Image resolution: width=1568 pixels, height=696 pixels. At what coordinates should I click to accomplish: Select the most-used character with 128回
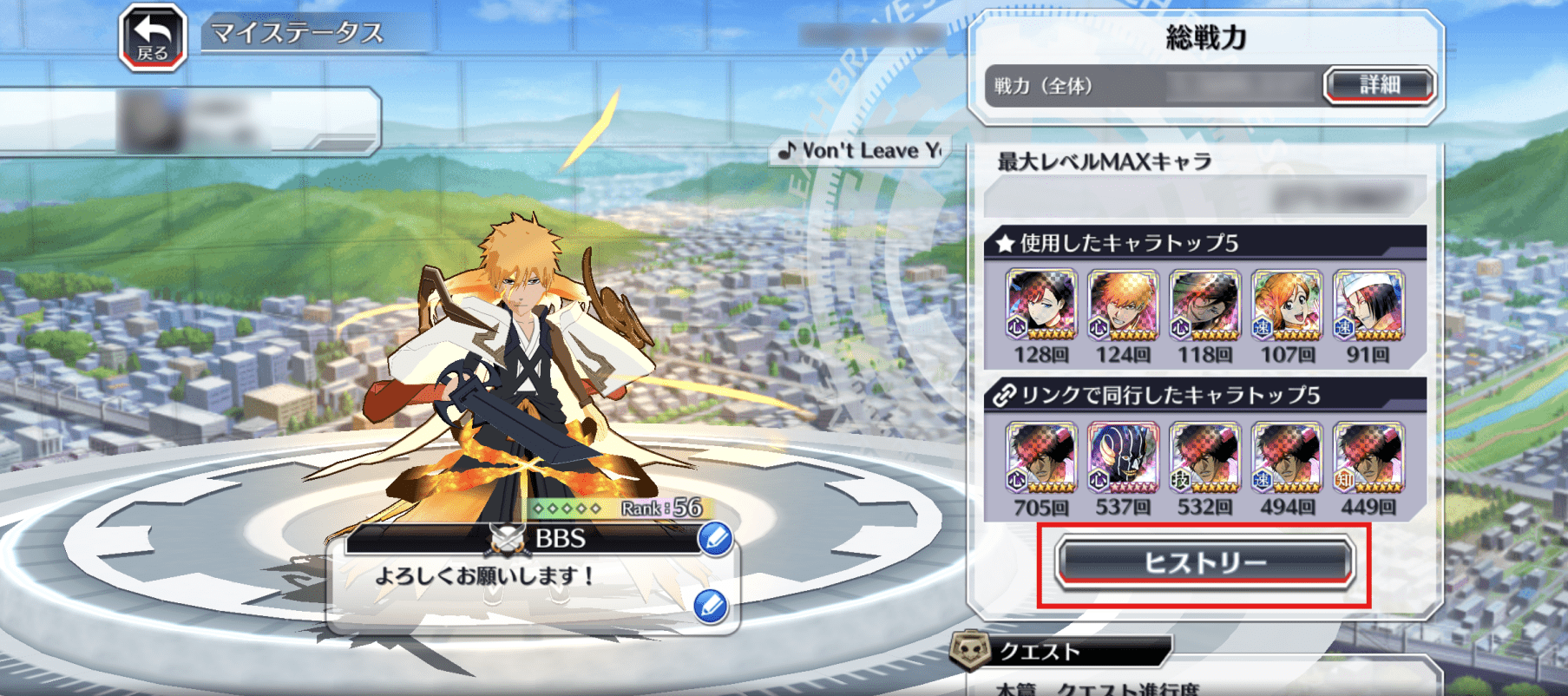(x=1040, y=305)
